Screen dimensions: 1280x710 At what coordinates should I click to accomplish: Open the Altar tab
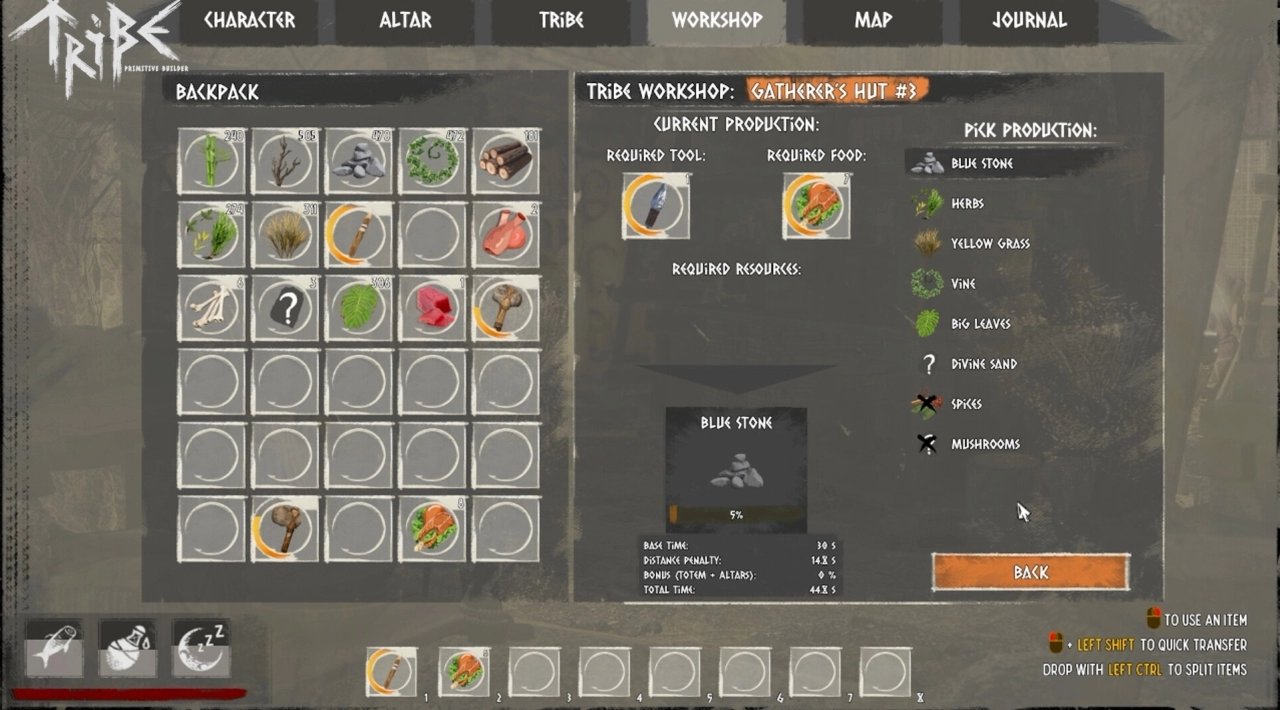(x=405, y=21)
